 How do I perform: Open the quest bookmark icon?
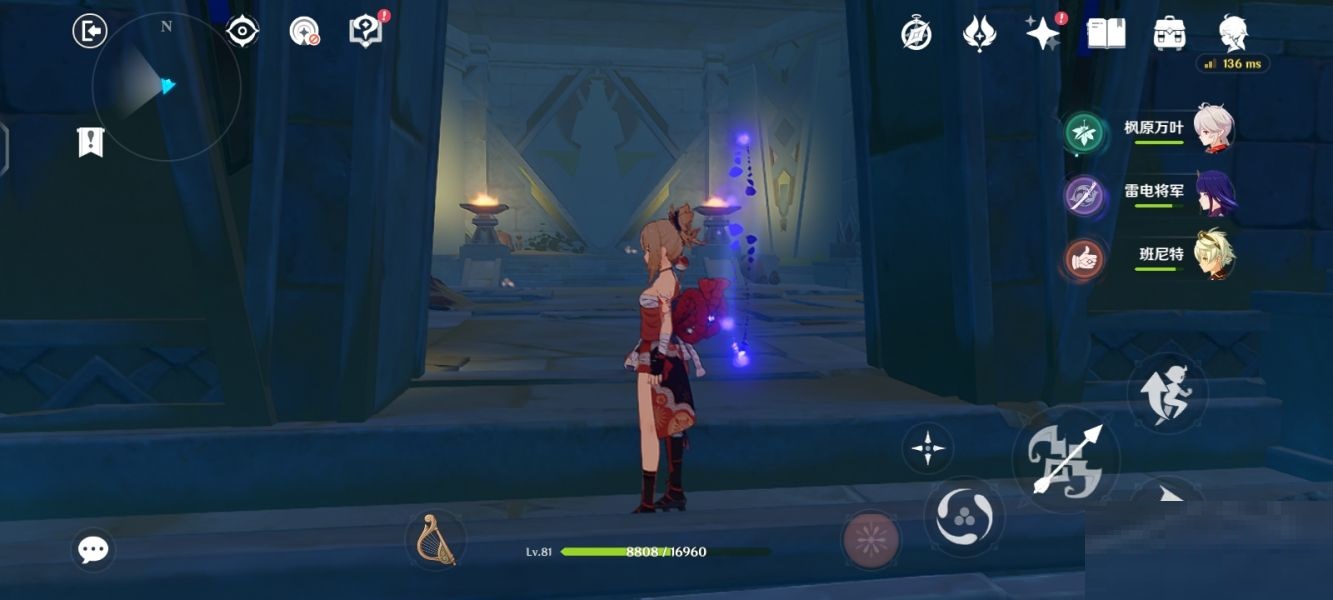coord(91,142)
